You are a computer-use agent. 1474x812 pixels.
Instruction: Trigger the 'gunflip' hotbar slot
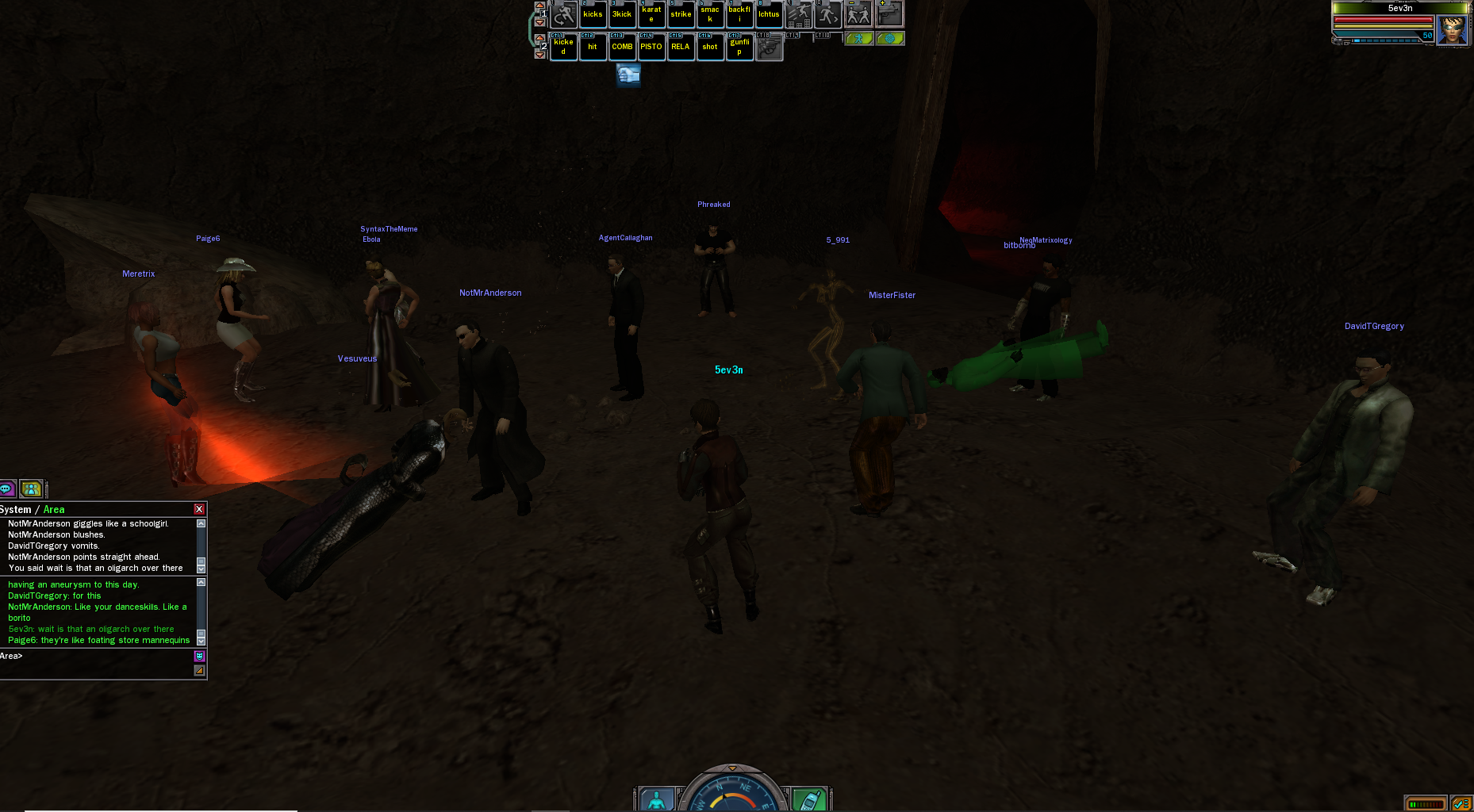click(x=739, y=47)
